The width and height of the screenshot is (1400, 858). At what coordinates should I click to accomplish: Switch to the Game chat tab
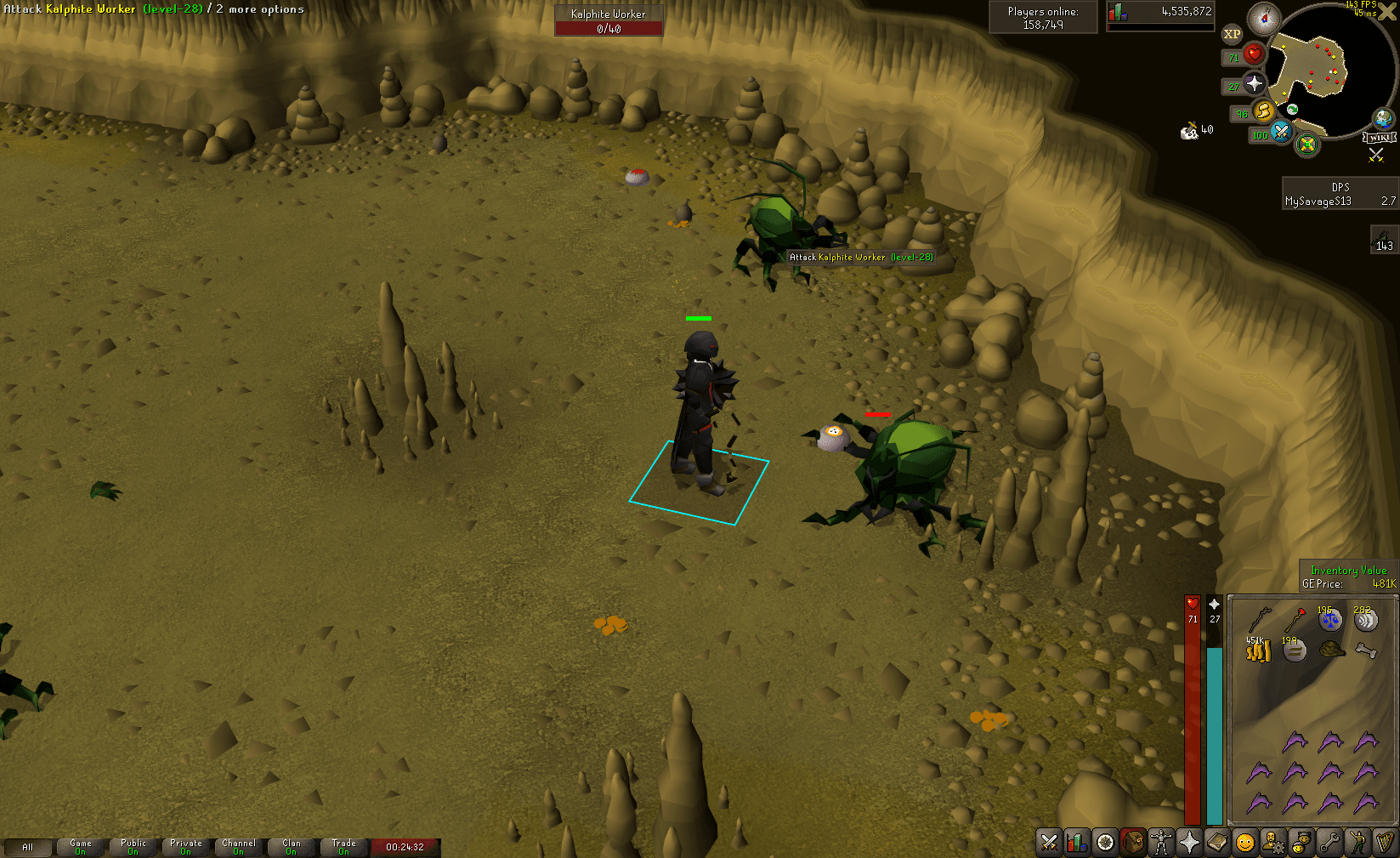coord(81,846)
